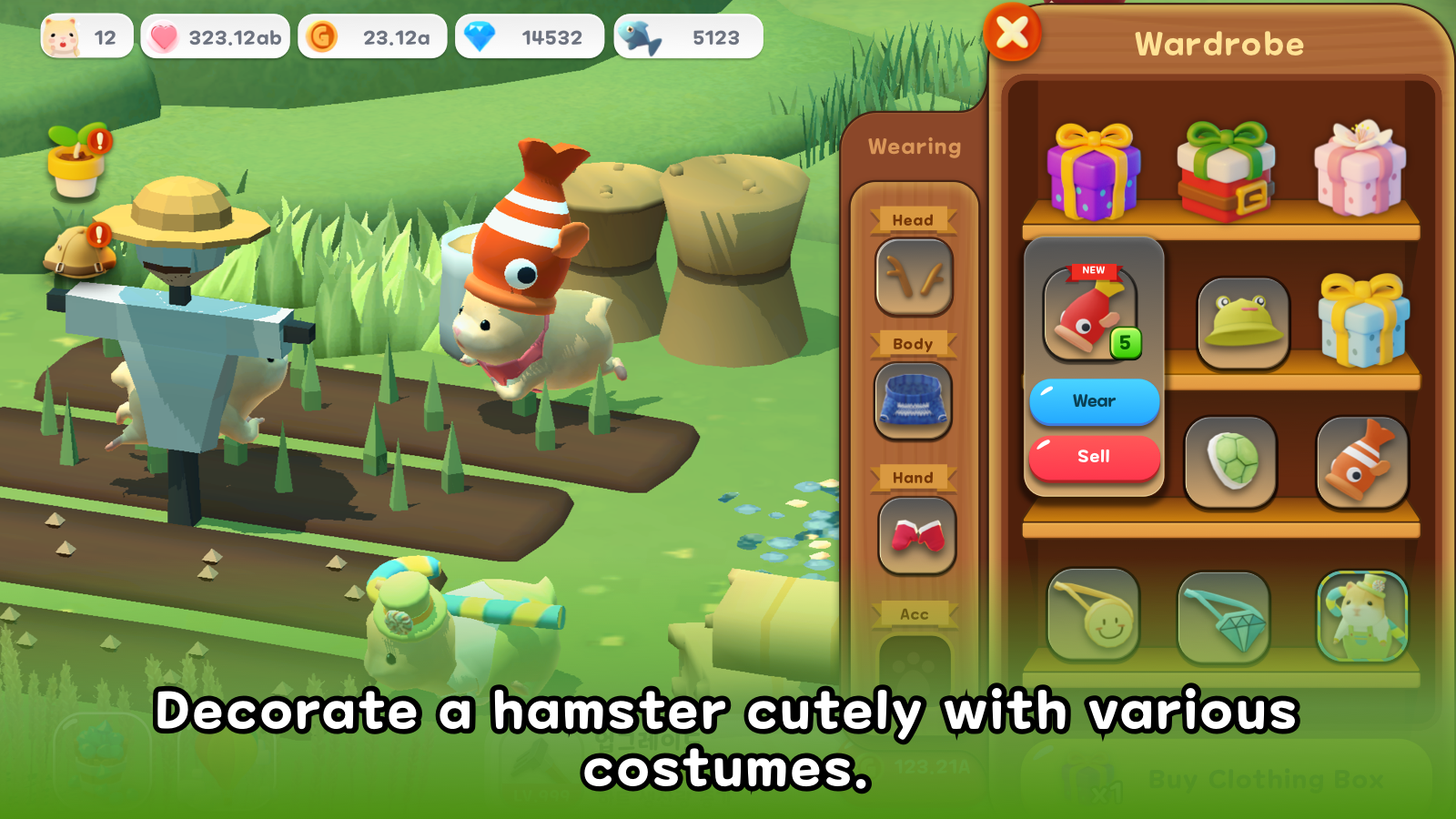Select the turtle shell costume

(1232, 460)
